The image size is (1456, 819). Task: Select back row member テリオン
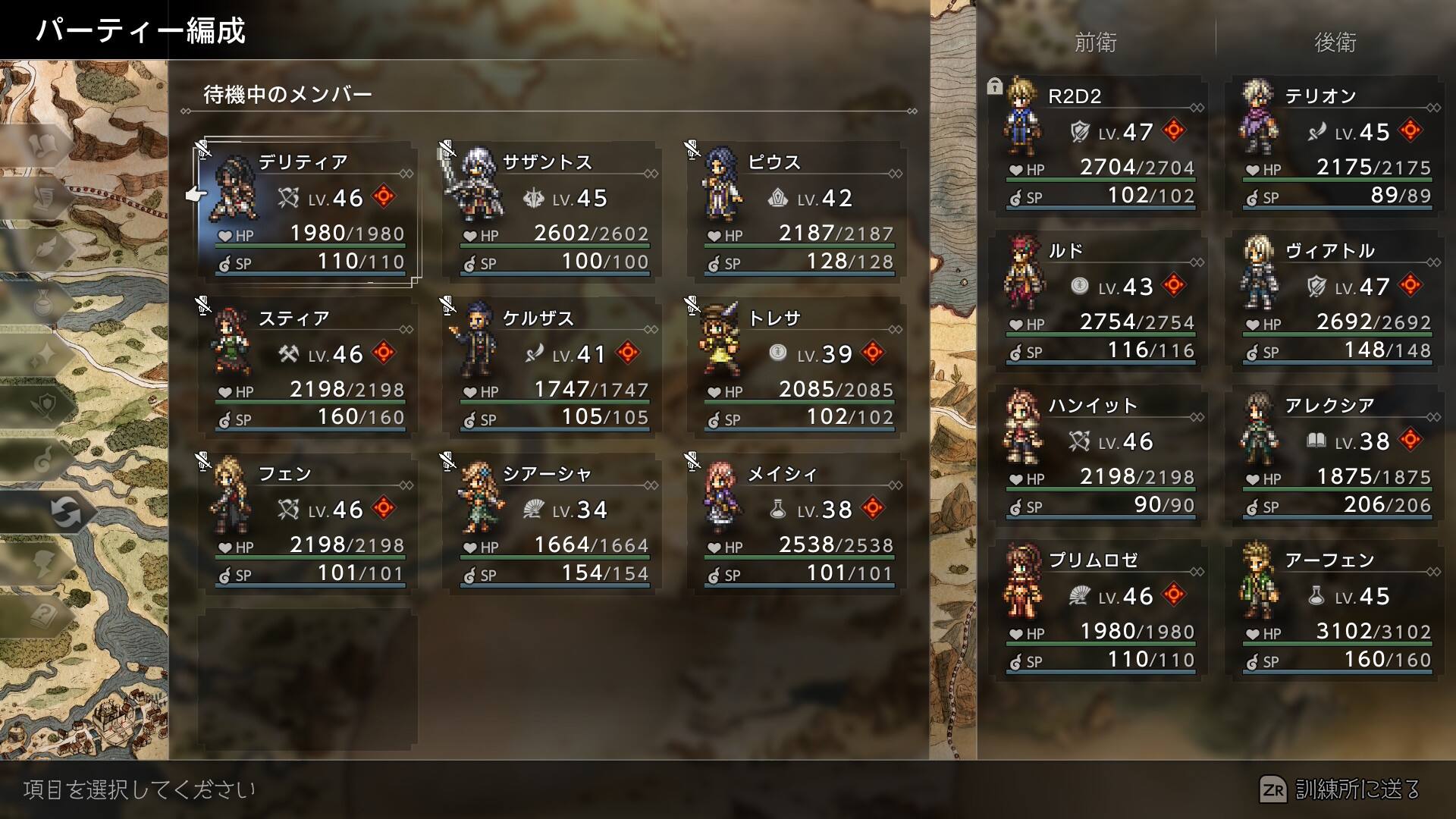point(1336,146)
